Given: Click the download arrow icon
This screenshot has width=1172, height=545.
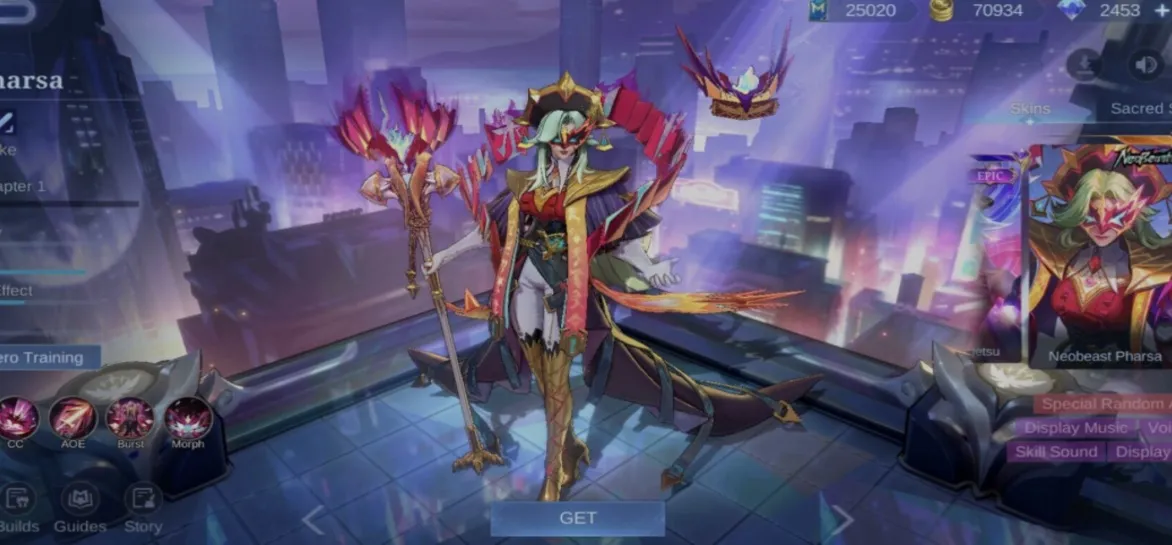Looking at the screenshot, I should coord(1083,65).
